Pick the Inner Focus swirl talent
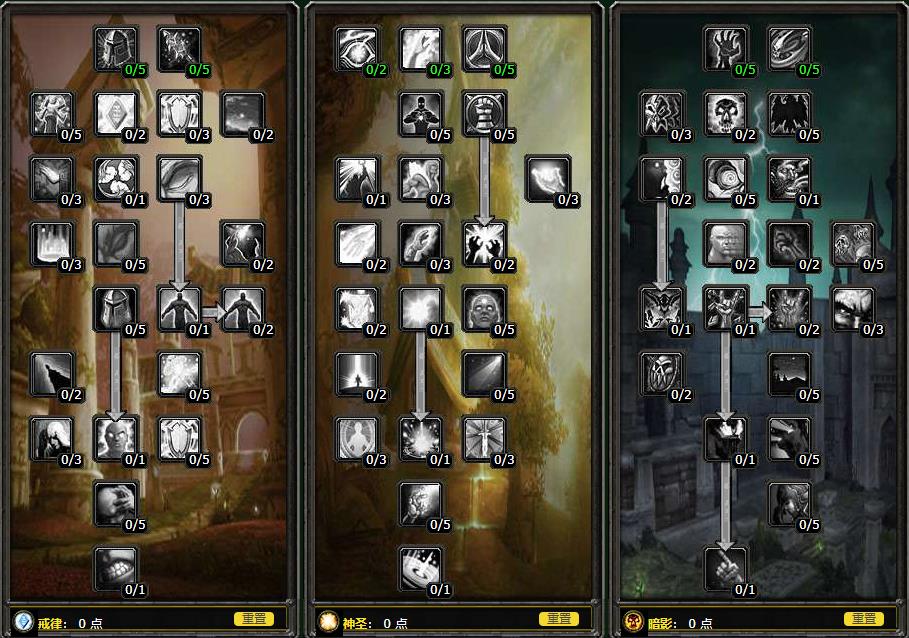Screen dimensions: 909x638 (116, 177)
